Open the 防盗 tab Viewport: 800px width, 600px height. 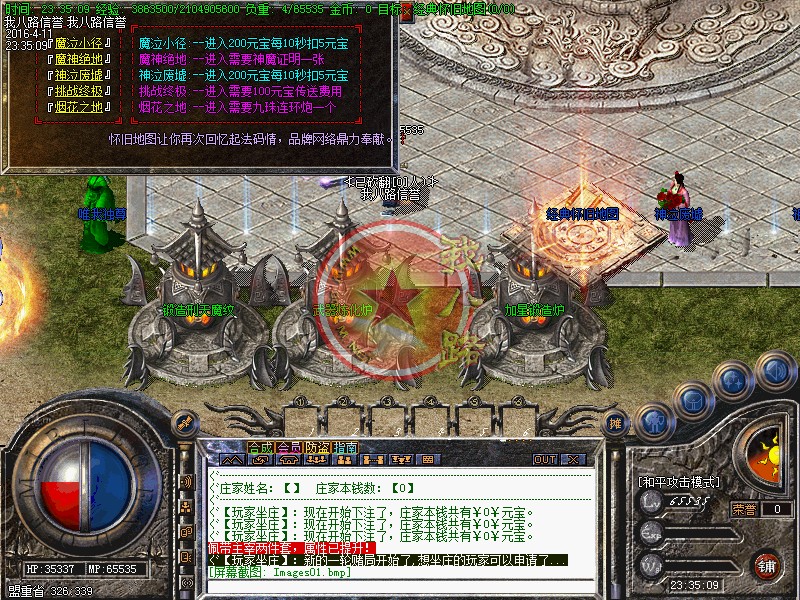click(317, 447)
